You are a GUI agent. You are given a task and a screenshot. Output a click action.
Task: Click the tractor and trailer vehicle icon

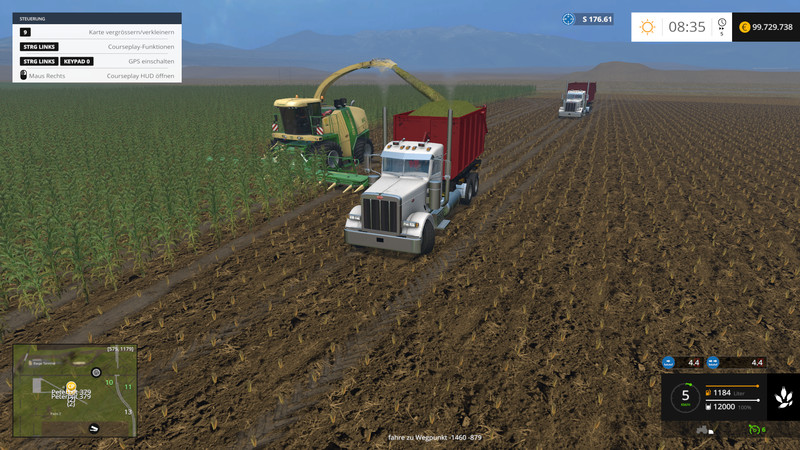702,430
